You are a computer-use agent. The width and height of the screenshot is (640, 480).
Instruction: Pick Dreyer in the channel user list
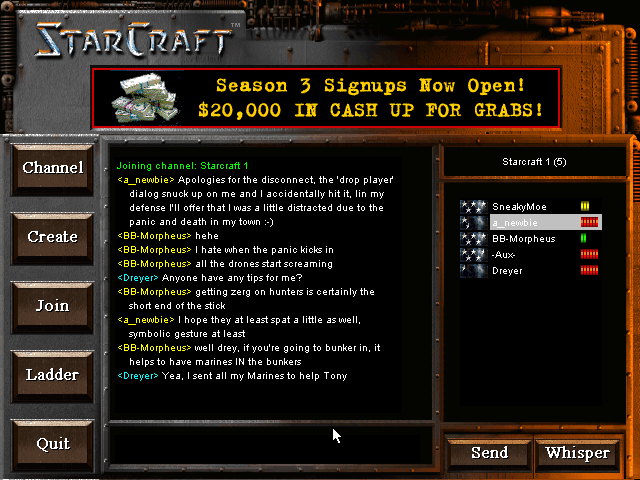coord(507,271)
